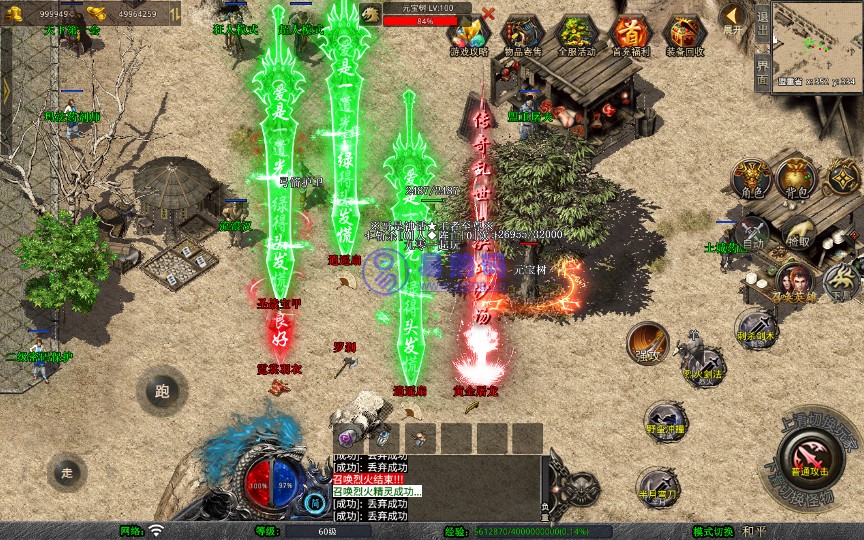
Task: Click the 展开 expand arrow
Action: pos(733,19)
